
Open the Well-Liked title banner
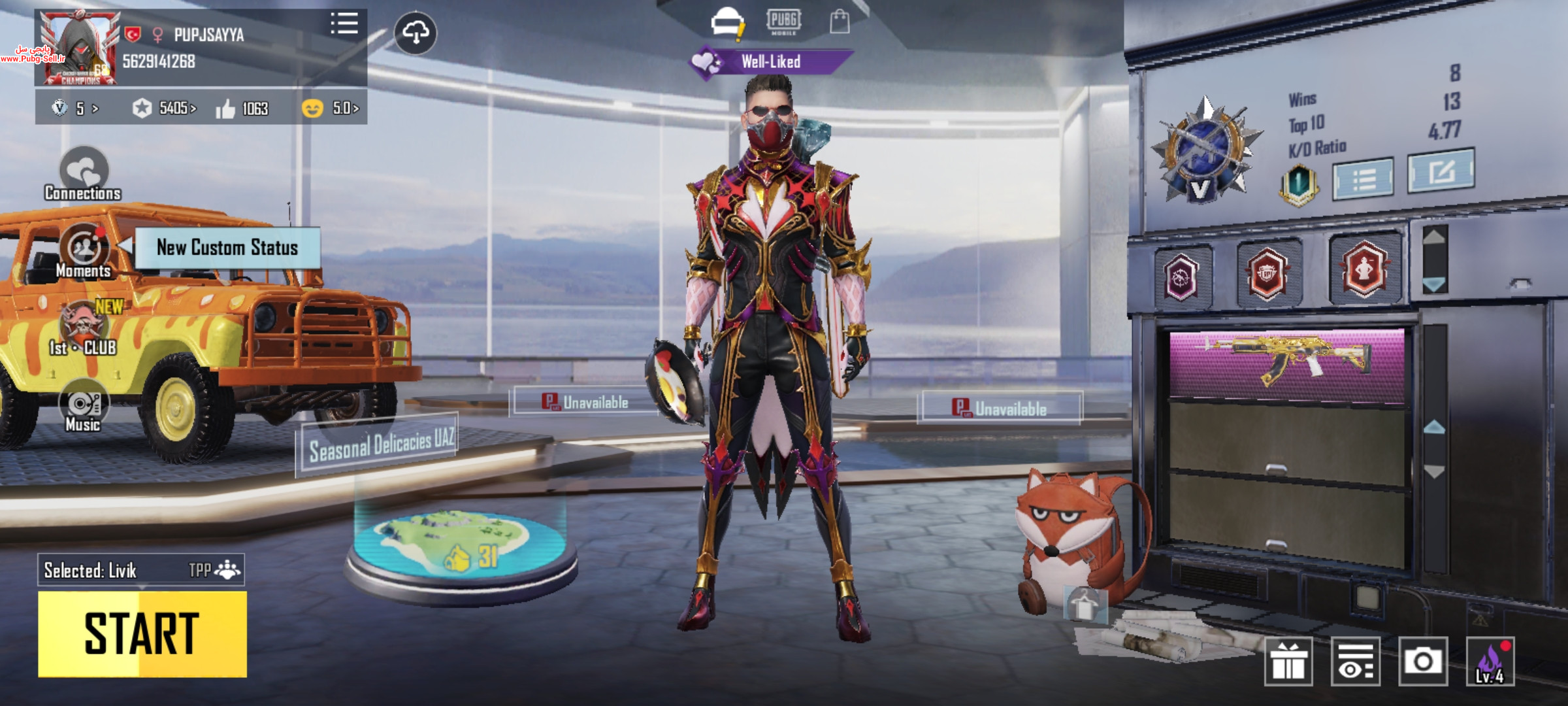point(771,62)
